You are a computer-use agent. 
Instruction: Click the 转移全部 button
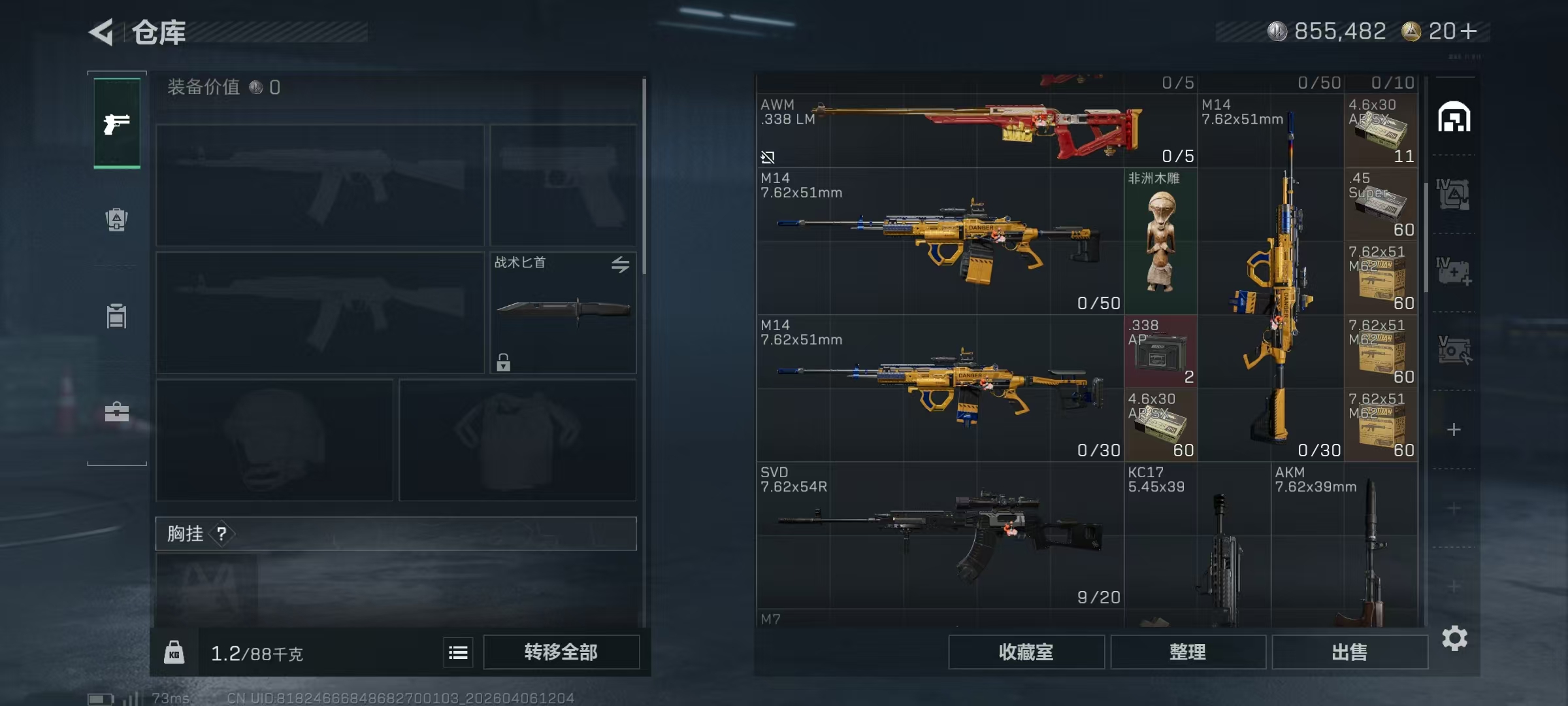point(561,652)
